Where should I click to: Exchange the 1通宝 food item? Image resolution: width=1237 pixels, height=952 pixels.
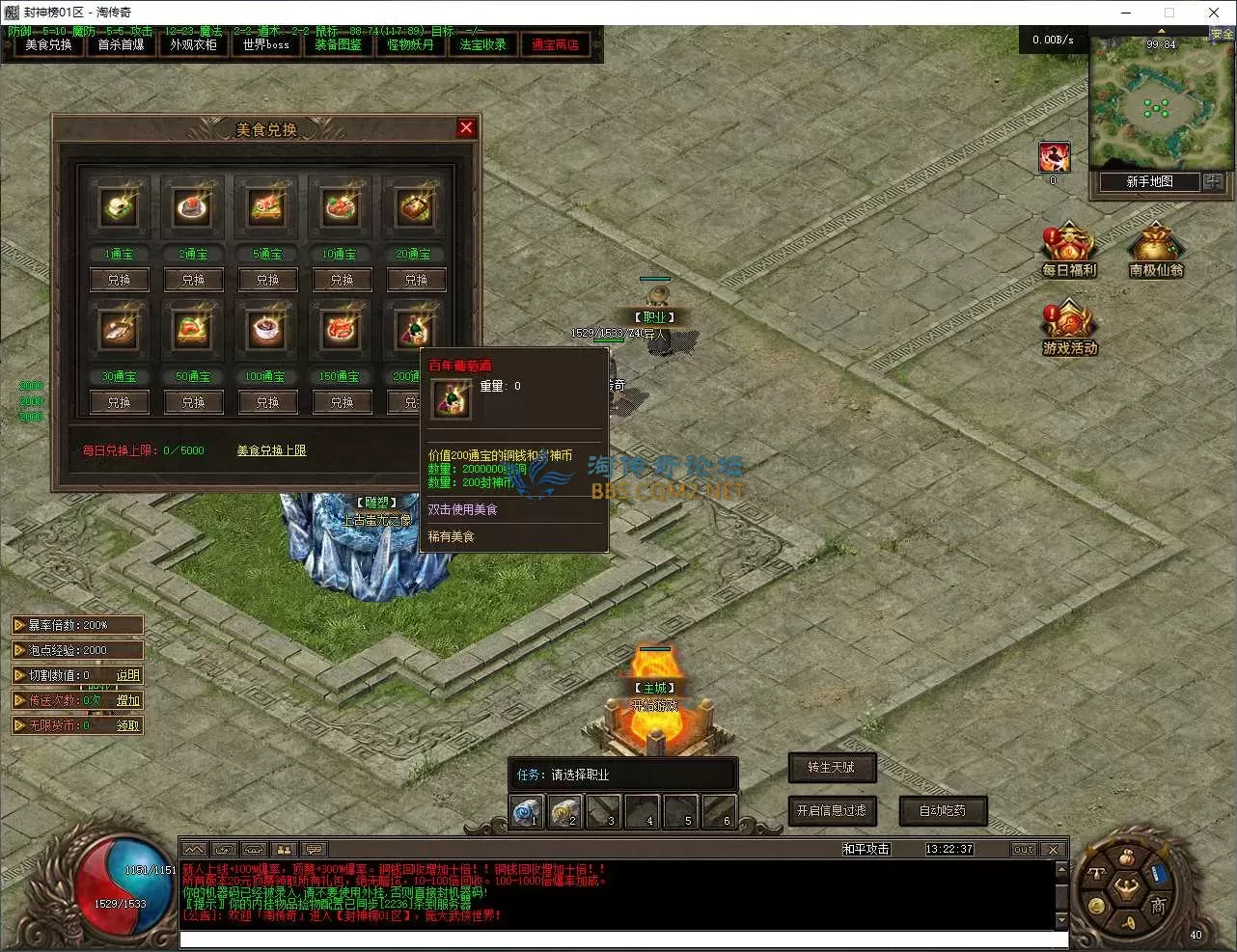click(x=119, y=280)
